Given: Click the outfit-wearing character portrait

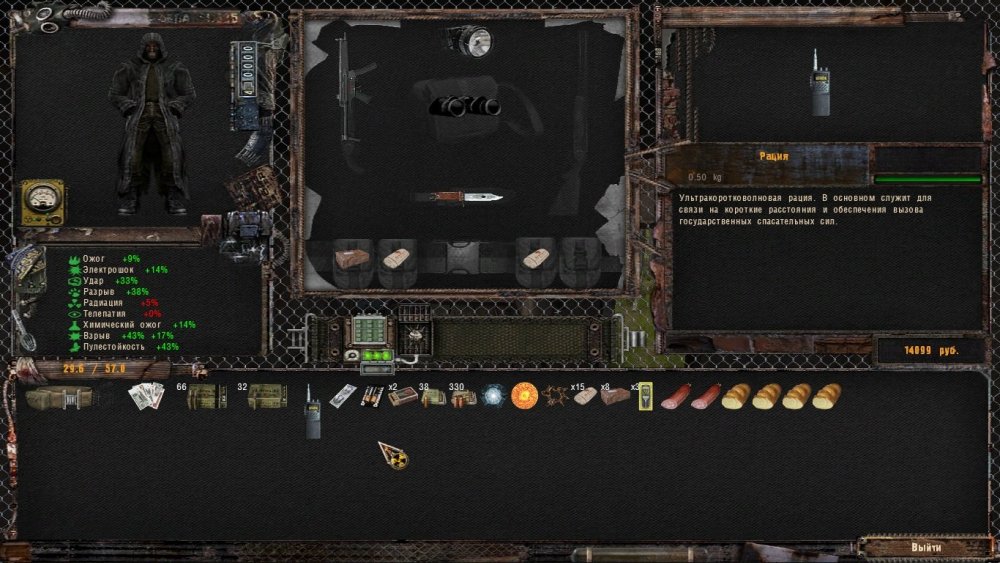Looking at the screenshot, I should [x=151, y=123].
